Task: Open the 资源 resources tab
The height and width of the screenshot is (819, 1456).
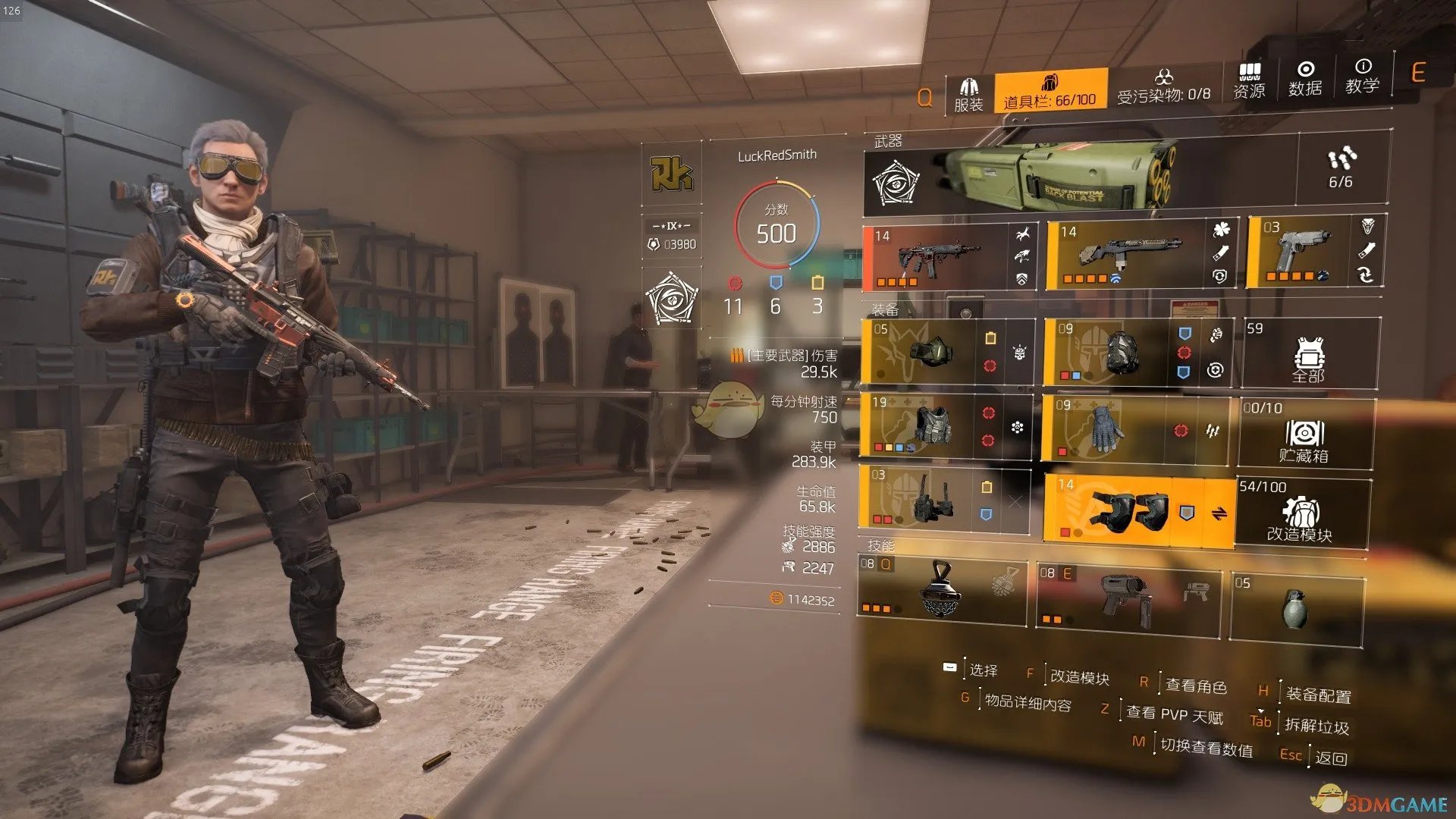Action: tap(1249, 81)
